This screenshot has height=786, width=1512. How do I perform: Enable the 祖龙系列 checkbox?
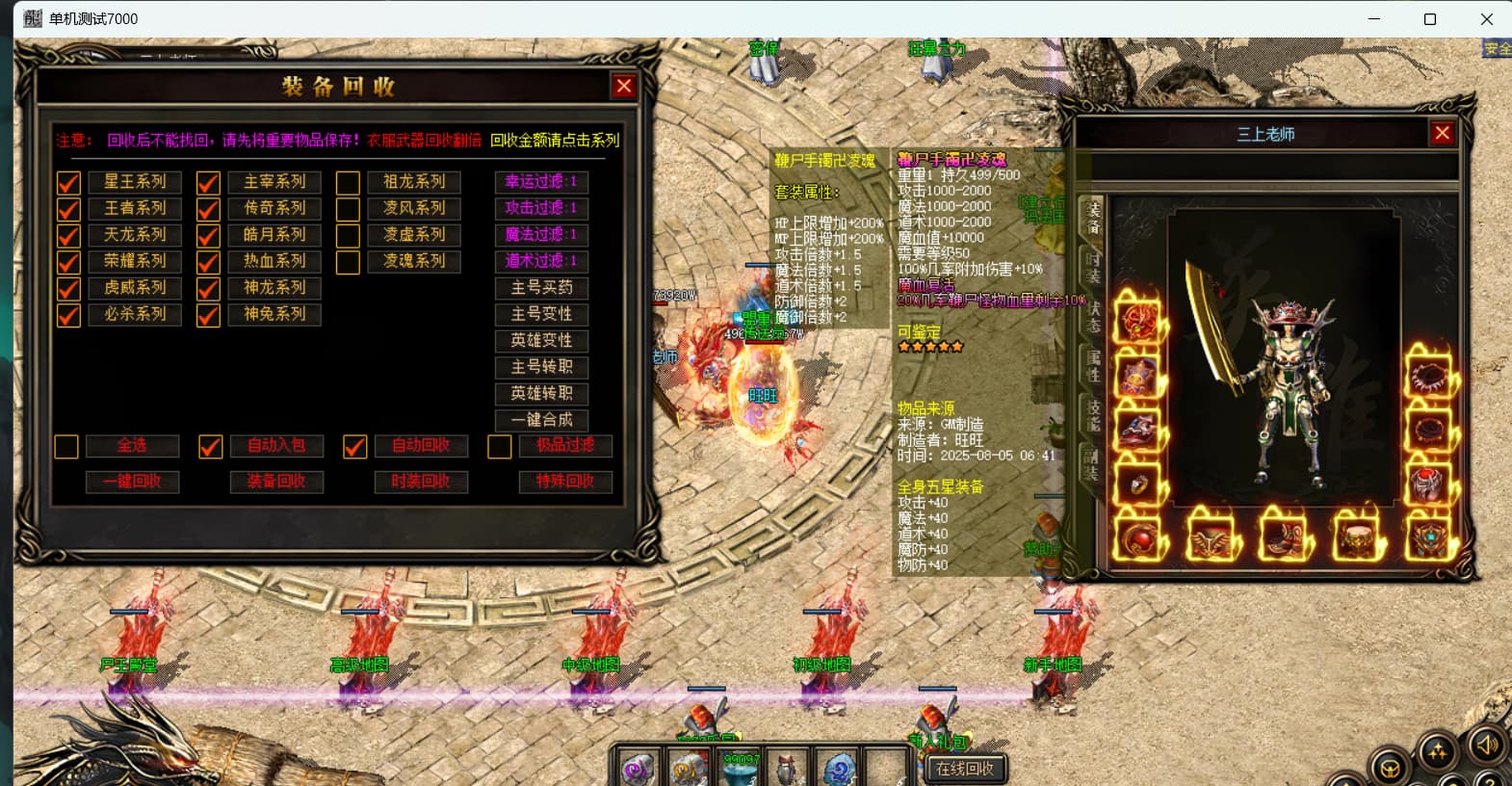(x=348, y=183)
